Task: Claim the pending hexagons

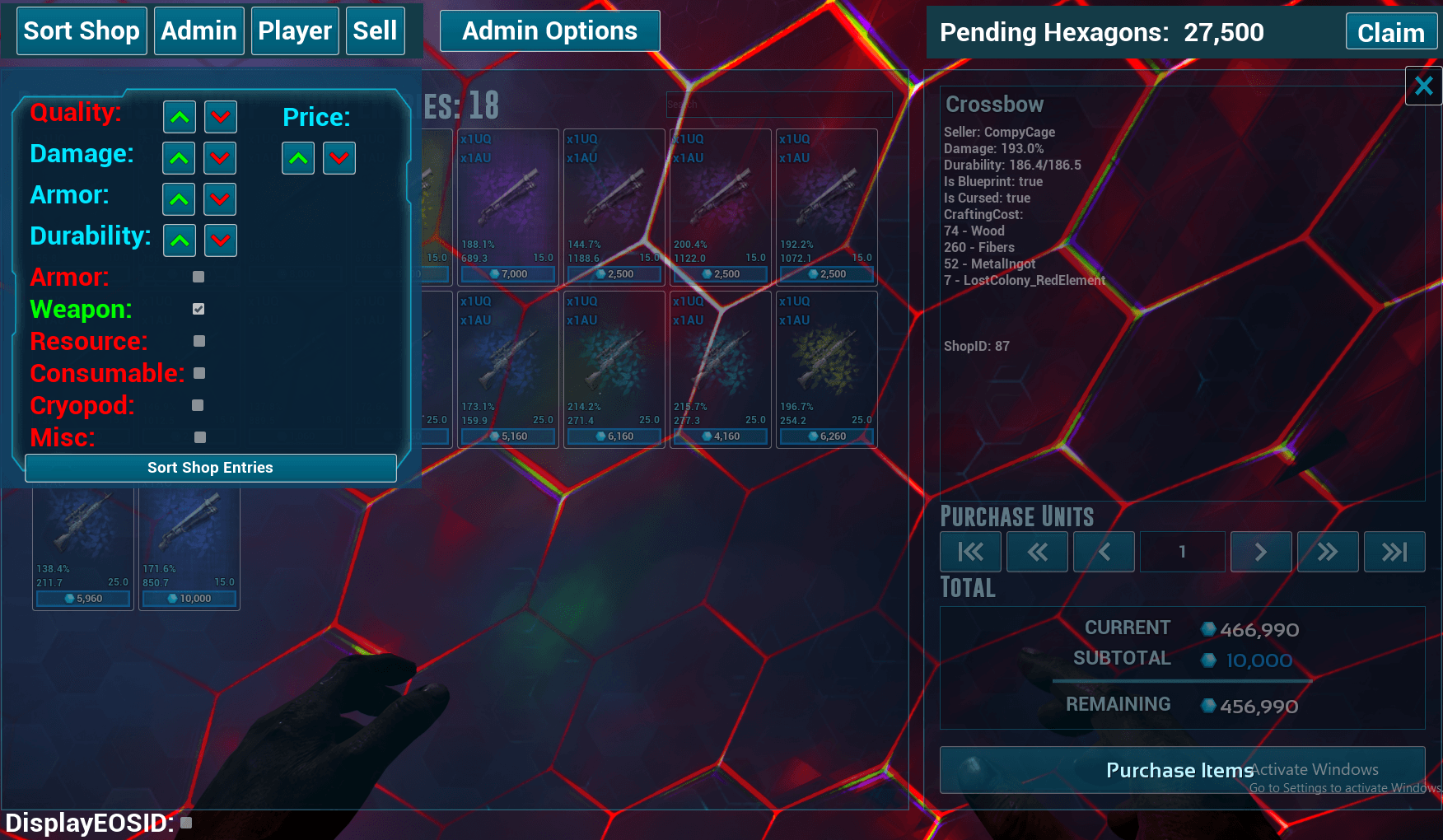Action: 1390,33
